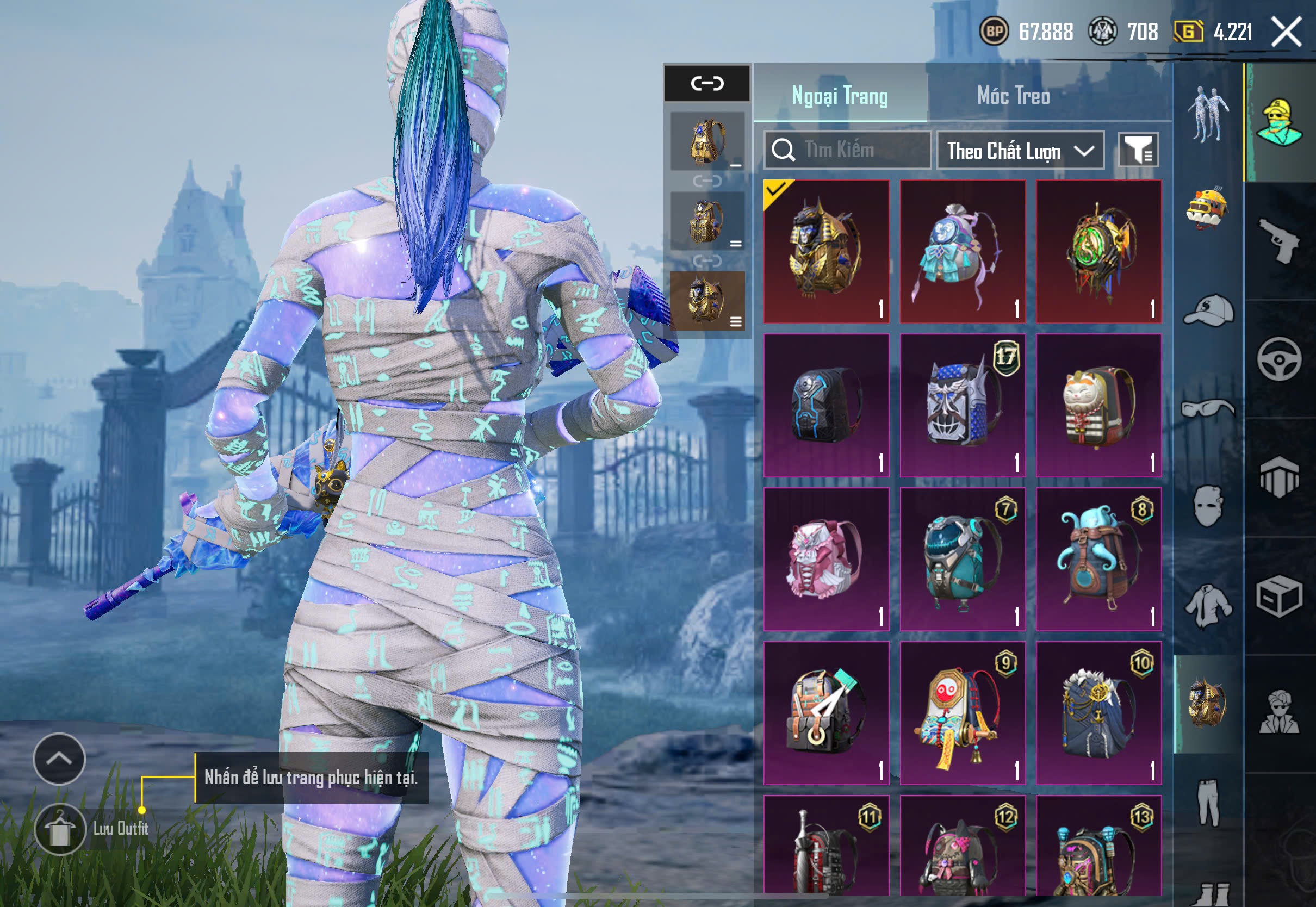Image resolution: width=1316 pixels, height=907 pixels.
Task: Click the Tìm Kiếm search field
Action: (x=847, y=150)
